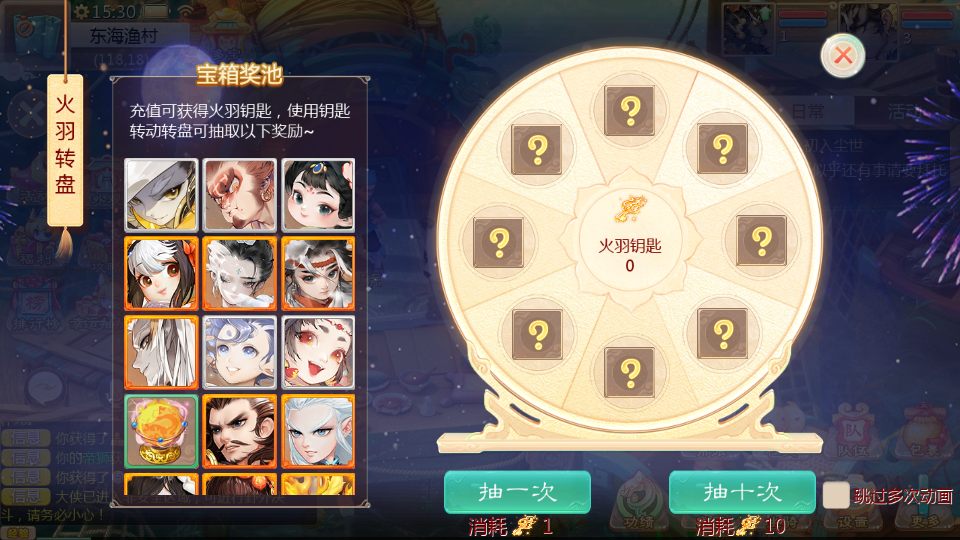Pick the black-haired girl with blue hair ornament

[317, 195]
